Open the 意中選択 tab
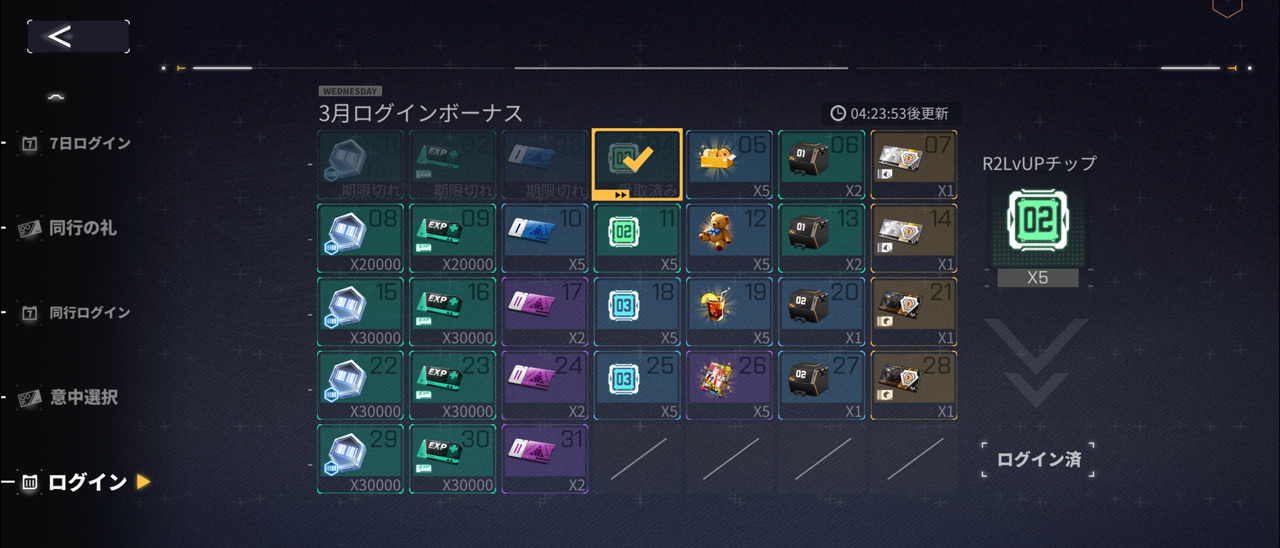Image resolution: width=1280 pixels, height=548 pixels. 83,398
